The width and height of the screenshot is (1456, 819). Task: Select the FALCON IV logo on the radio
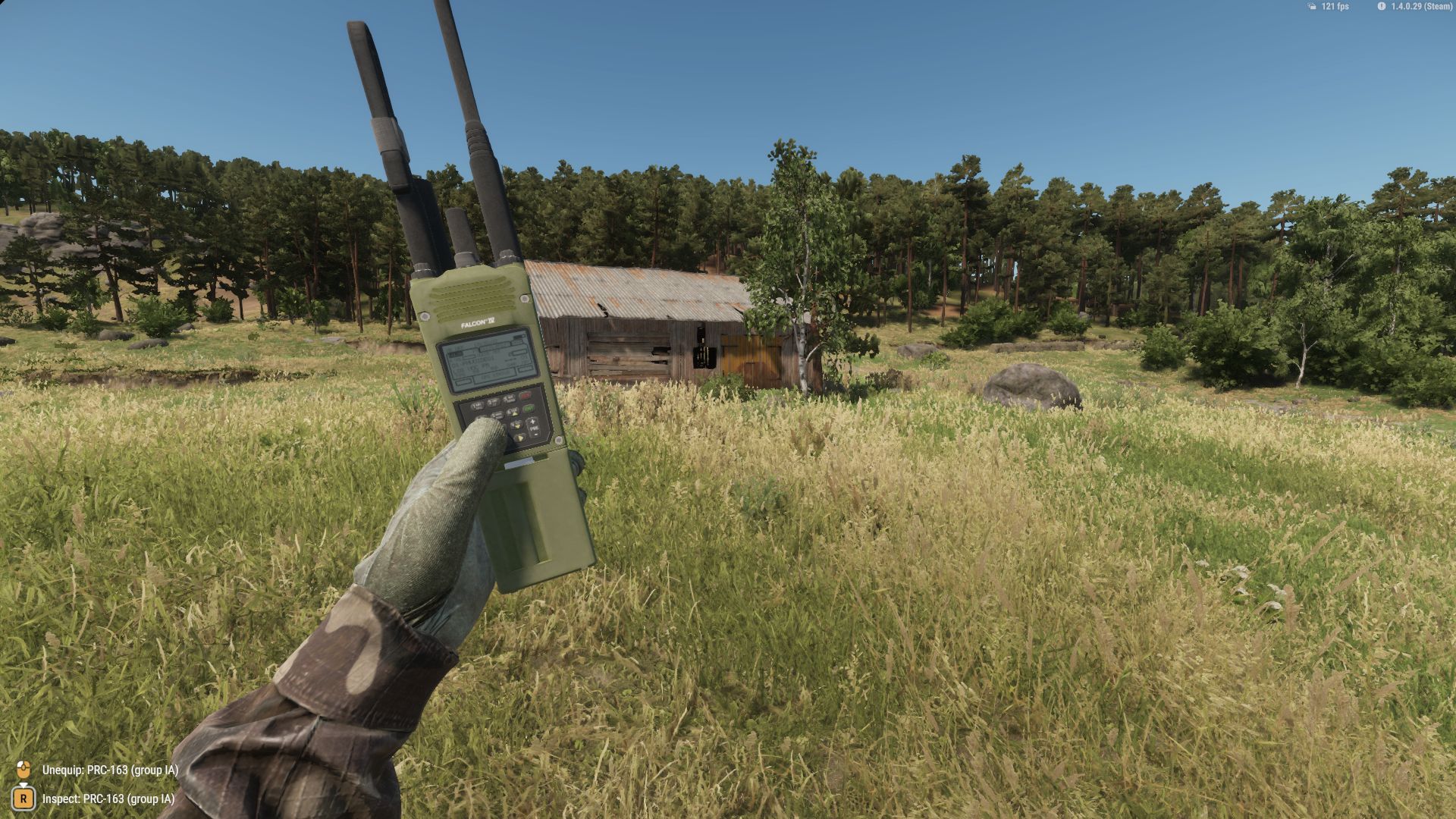(478, 322)
